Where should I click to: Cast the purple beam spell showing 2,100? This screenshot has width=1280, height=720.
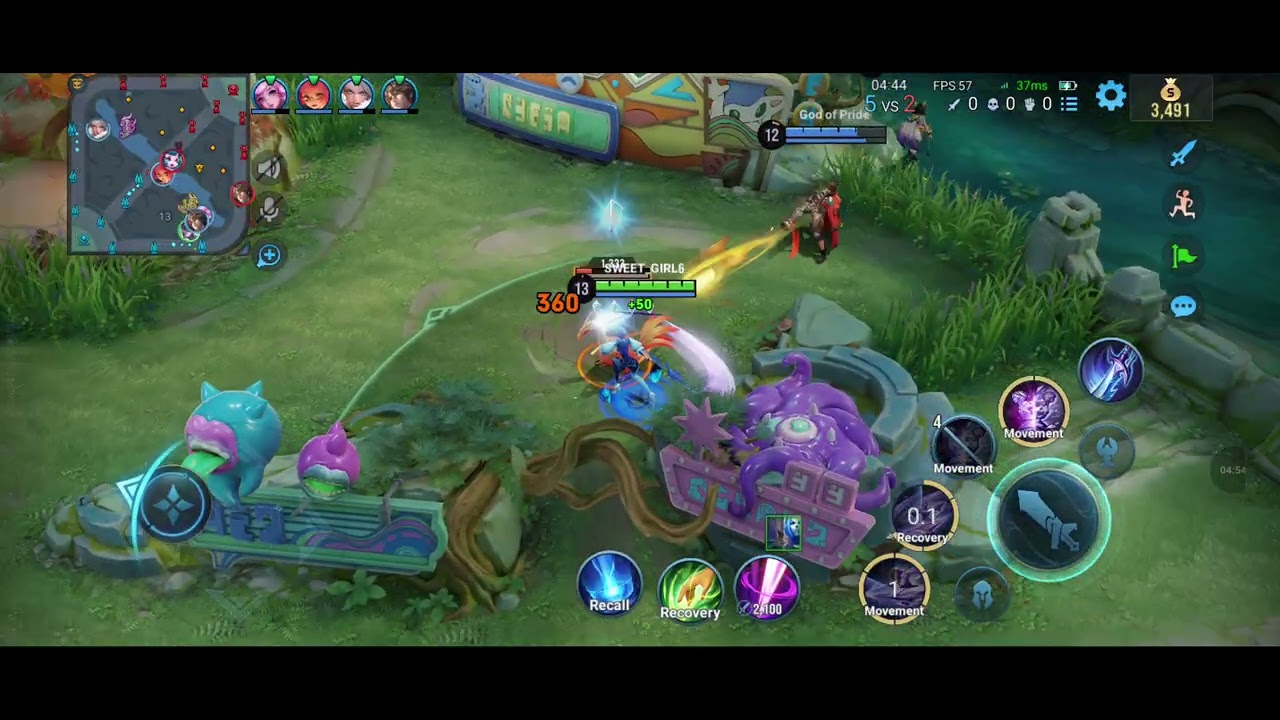click(x=767, y=587)
